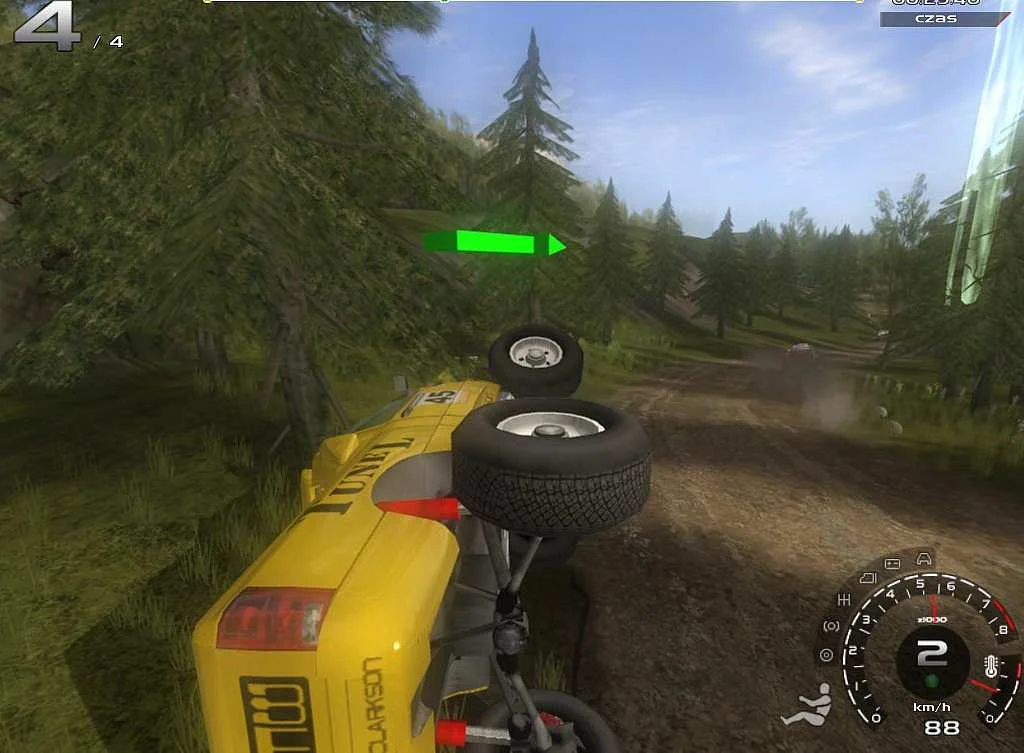The height and width of the screenshot is (753, 1024).
Task: Click the car body damage icon
Action: (x=924, y=557)
